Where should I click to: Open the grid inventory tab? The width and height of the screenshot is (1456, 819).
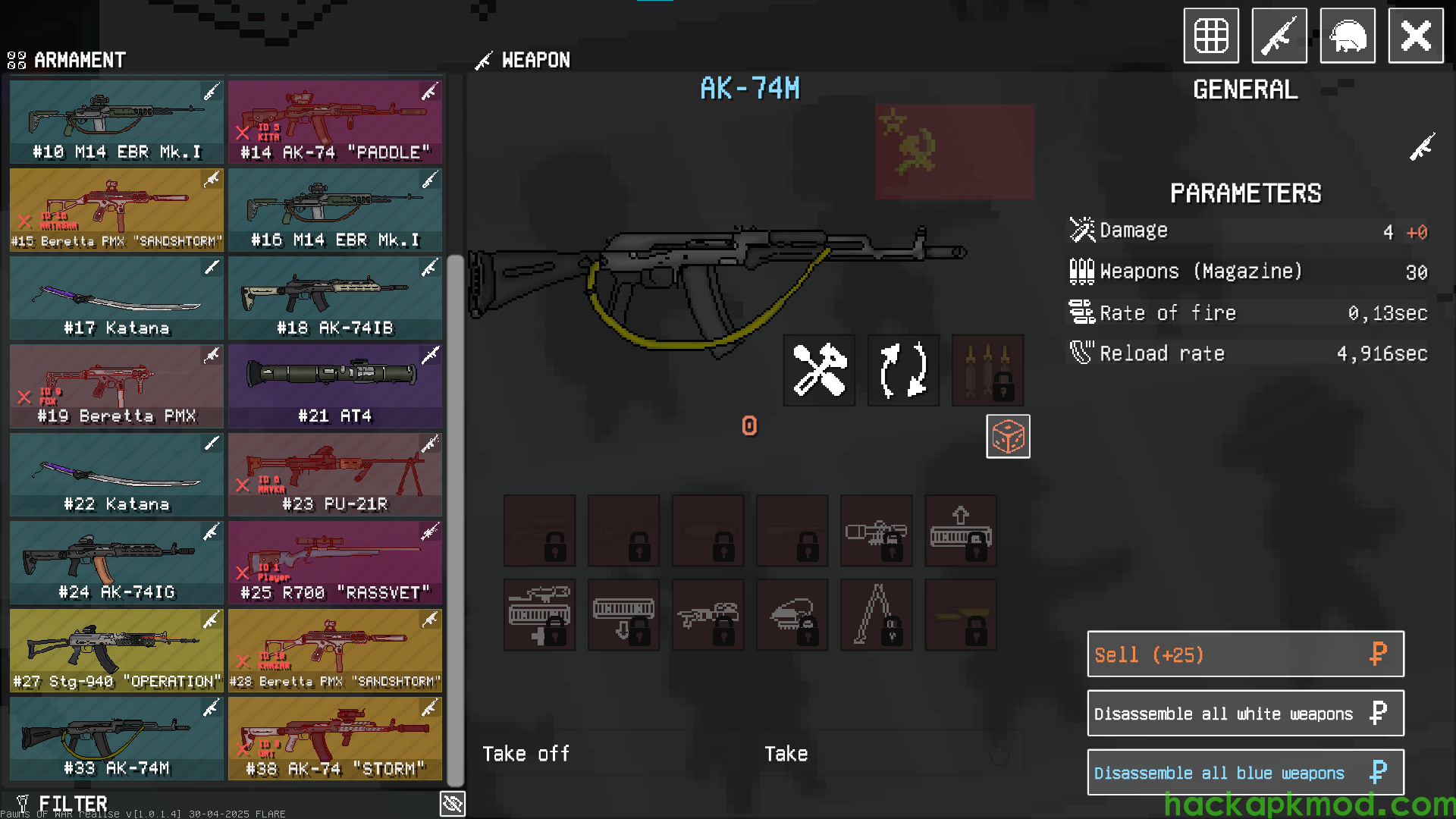click(1211, 36)
